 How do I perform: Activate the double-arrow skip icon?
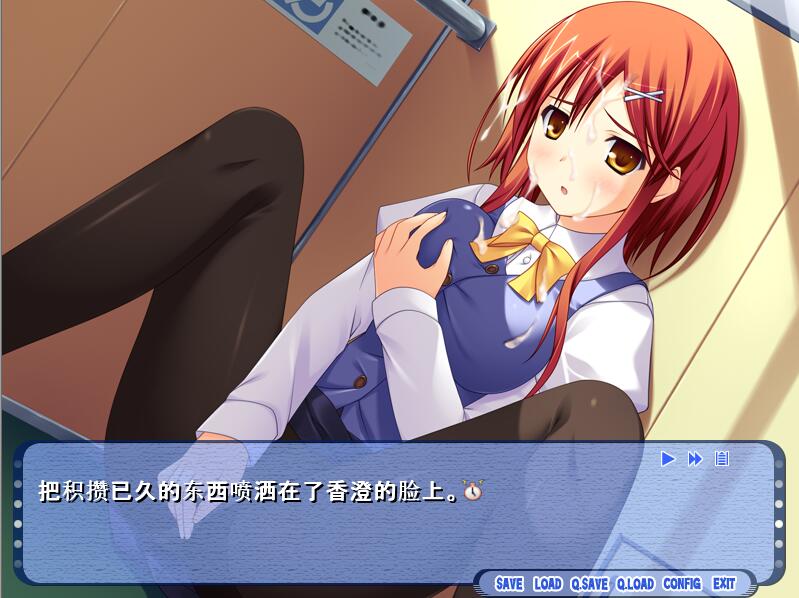tap(695, 459)
